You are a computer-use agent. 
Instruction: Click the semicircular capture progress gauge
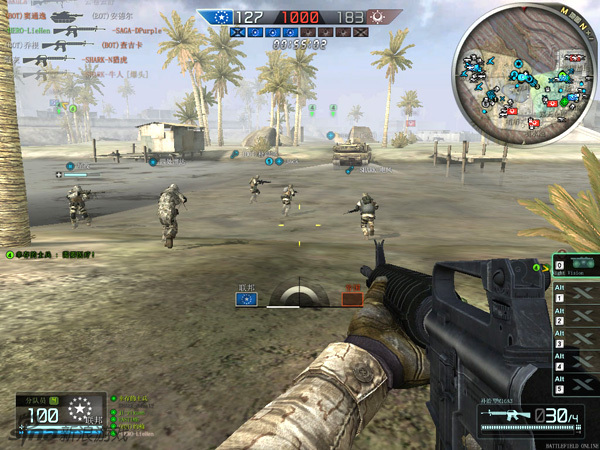[299, 295]
